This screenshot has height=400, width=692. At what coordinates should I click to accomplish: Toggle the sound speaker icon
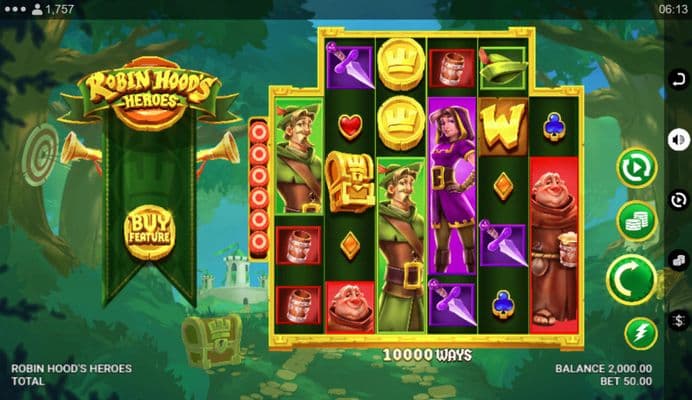tap(680, 139)
